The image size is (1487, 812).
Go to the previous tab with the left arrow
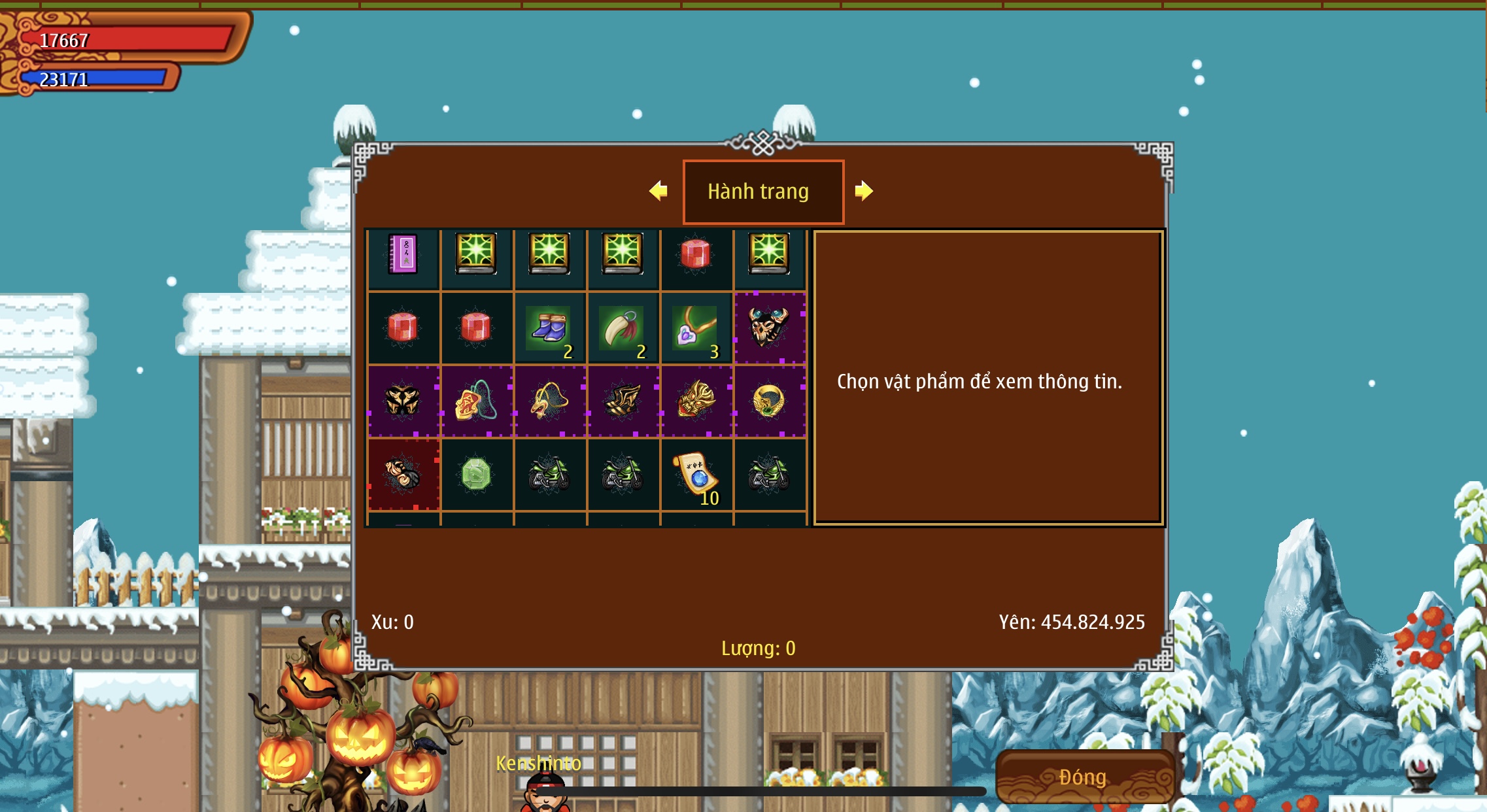pyautogui.click(x=658, y=191)
